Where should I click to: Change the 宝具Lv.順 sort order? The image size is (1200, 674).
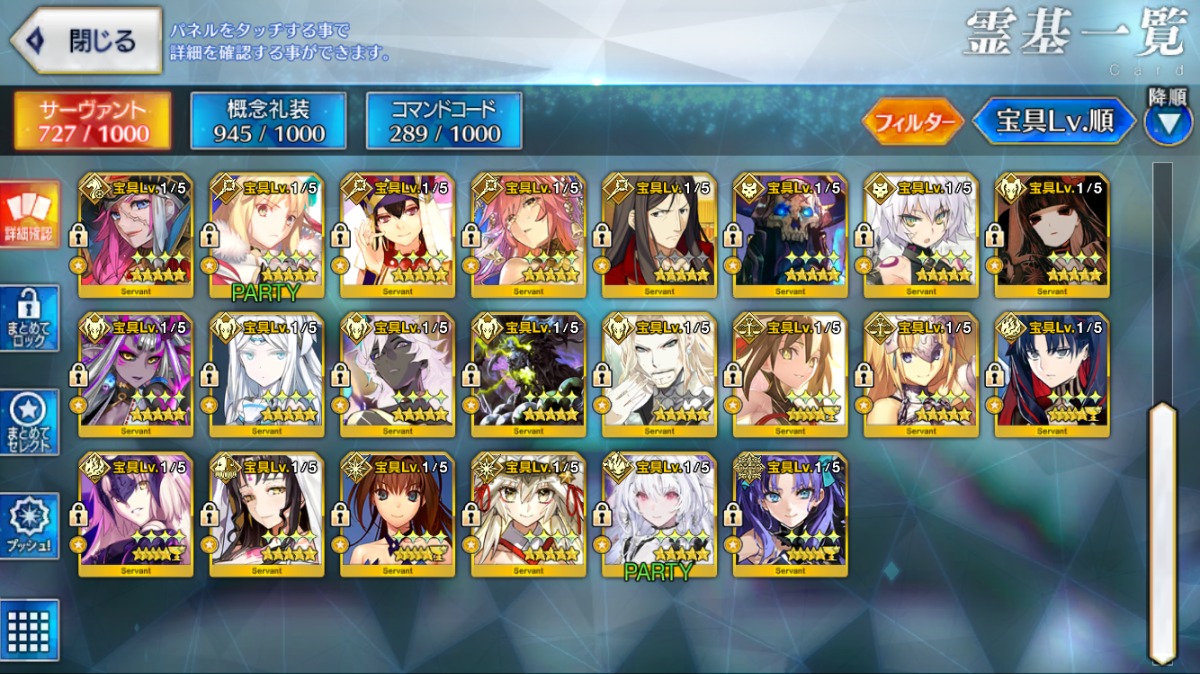coord(1054,121)
